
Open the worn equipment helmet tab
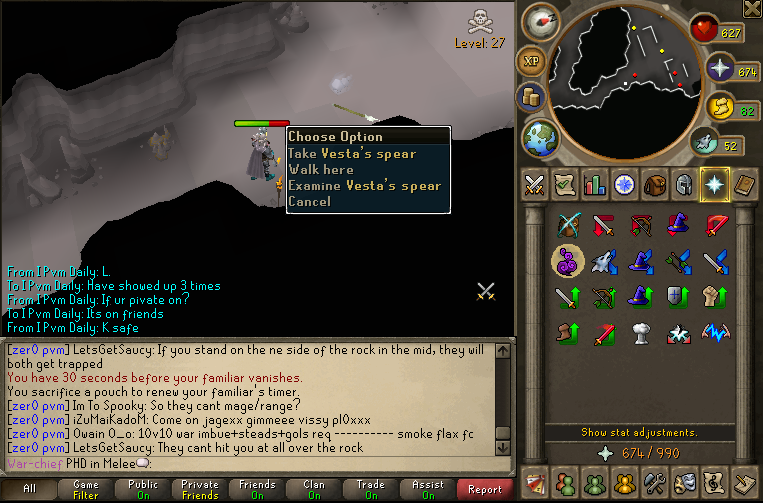[x=685, y=184]
